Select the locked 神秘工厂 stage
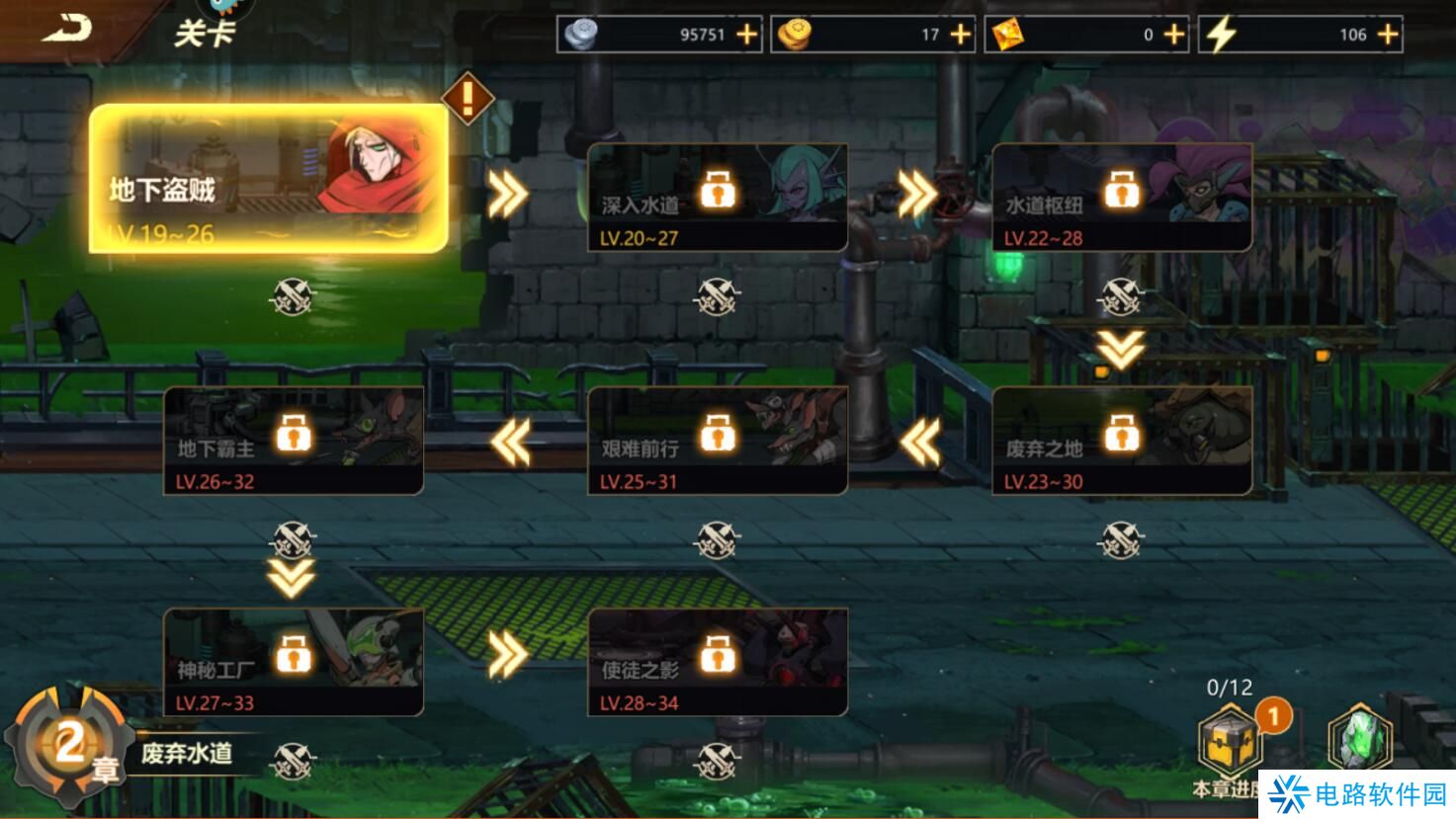 tap(293, 661)
